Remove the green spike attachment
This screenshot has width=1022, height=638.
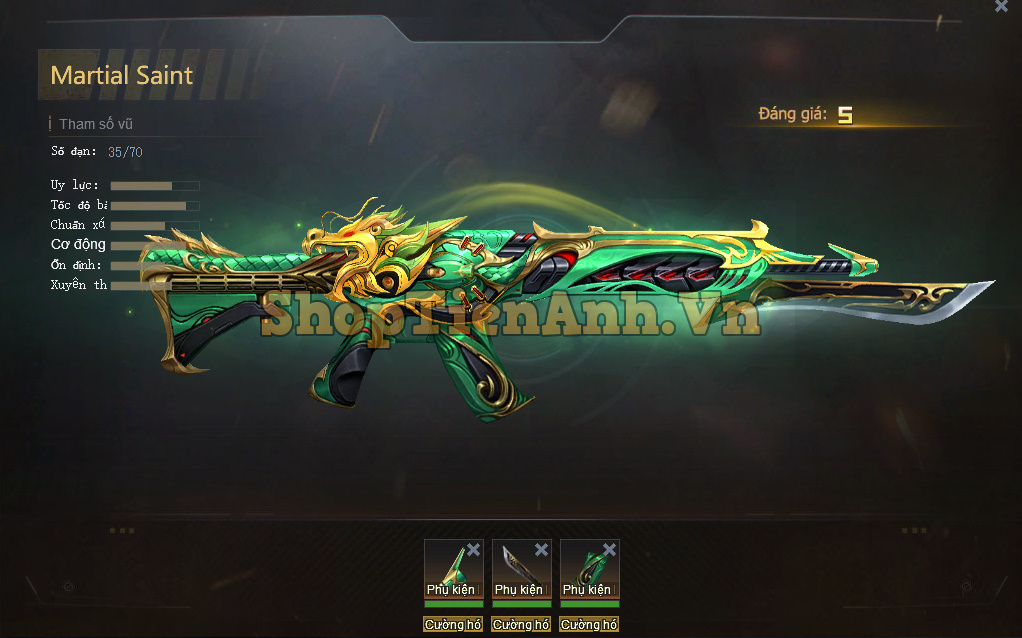473,550
